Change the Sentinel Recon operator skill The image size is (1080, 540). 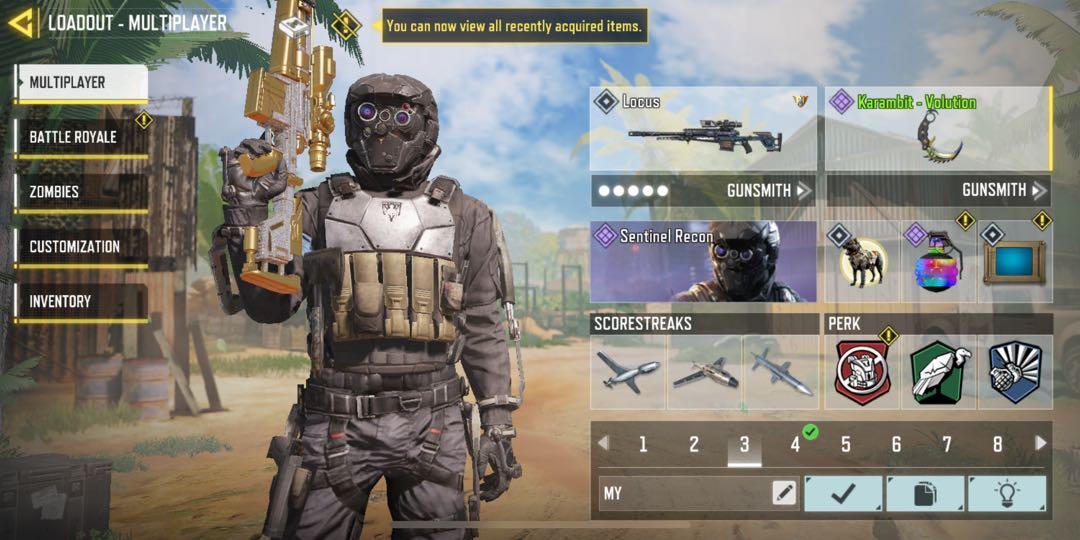click(703, 261)
